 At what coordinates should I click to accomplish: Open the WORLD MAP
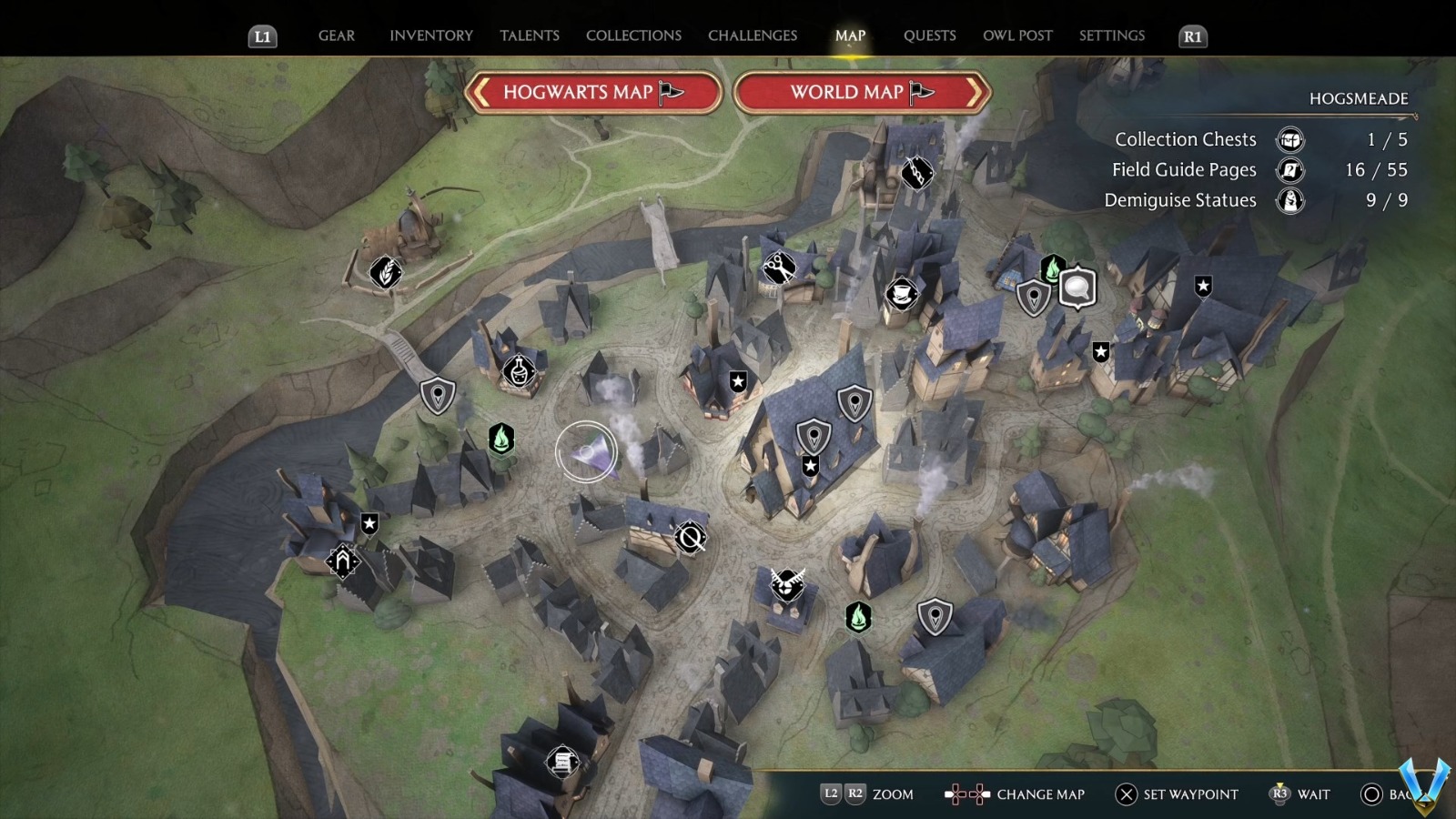pos(857,92)
